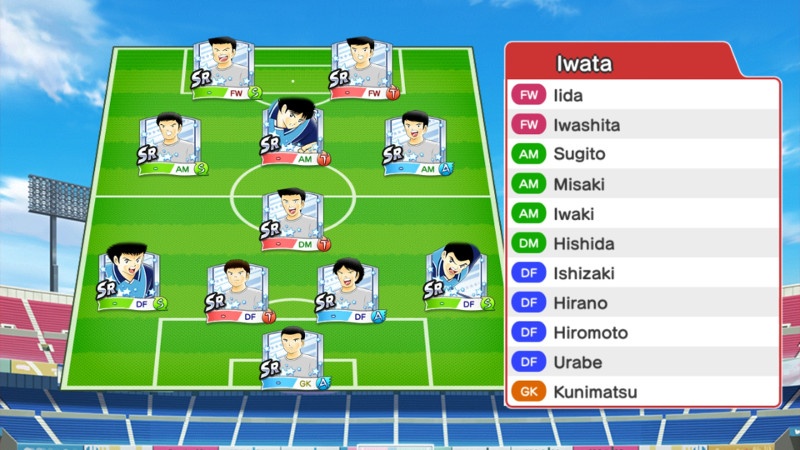Image resolution: width=800 pixels, height=450 pixels.
Task: Click the Hirano roster row
Action: [642, 303]
